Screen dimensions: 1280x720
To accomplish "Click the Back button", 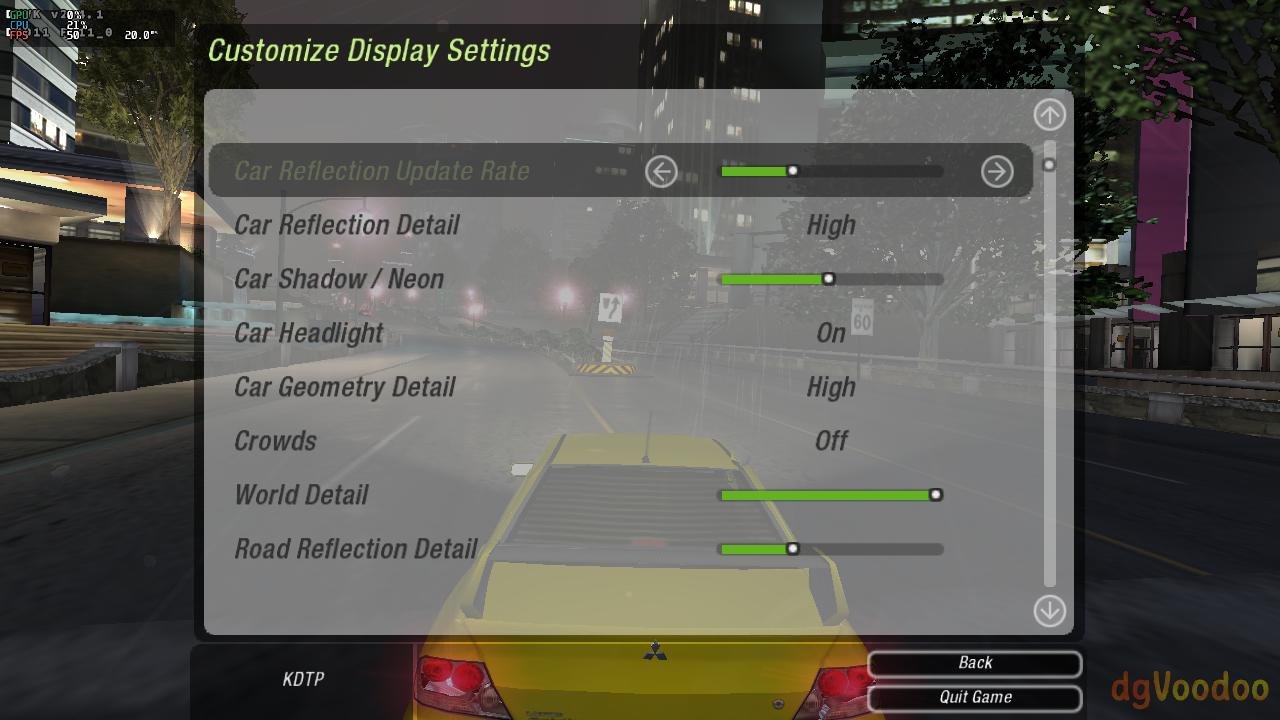I will 975,663.
